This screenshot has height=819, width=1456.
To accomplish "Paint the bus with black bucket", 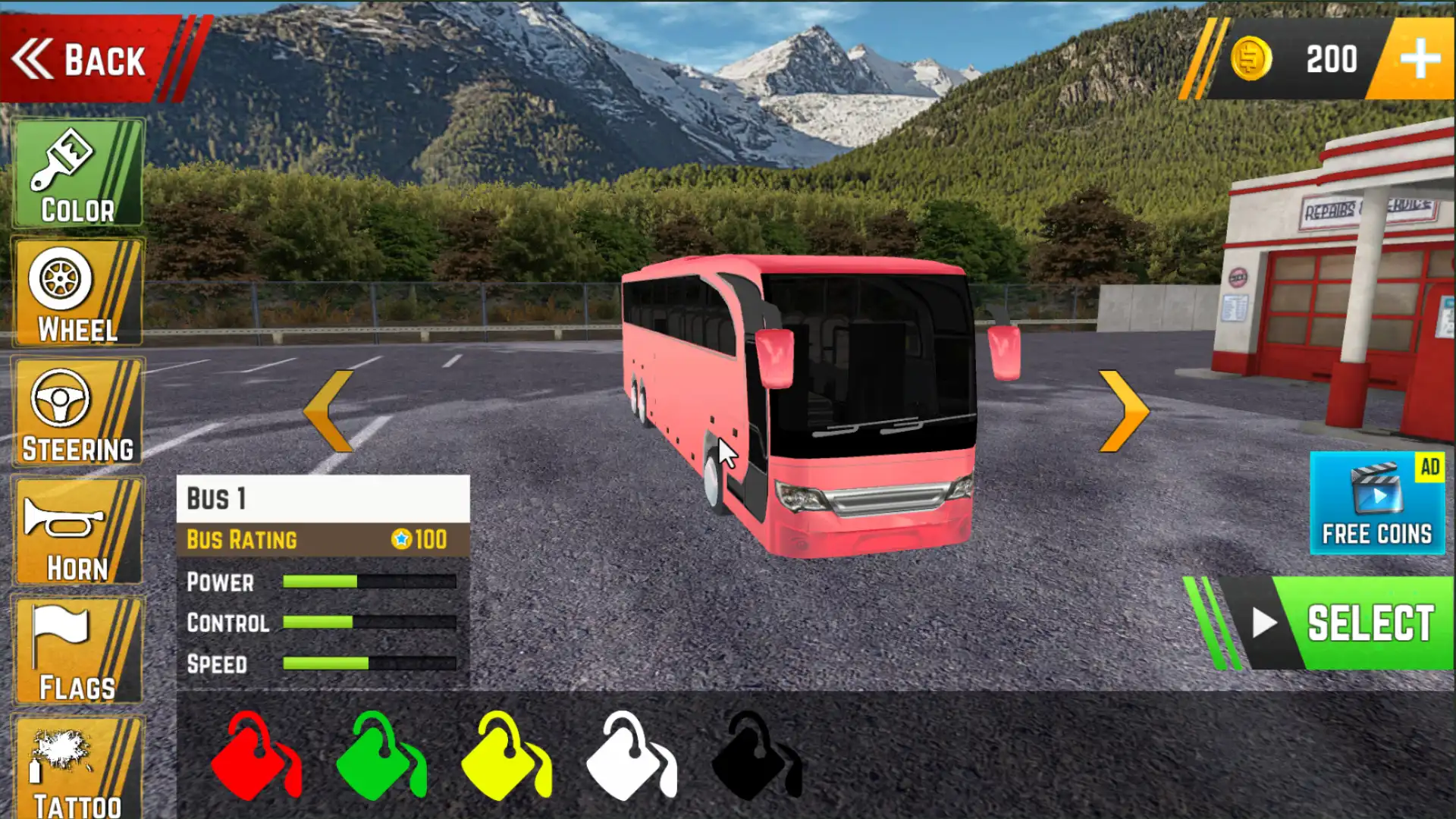I will tap(755, 757).
